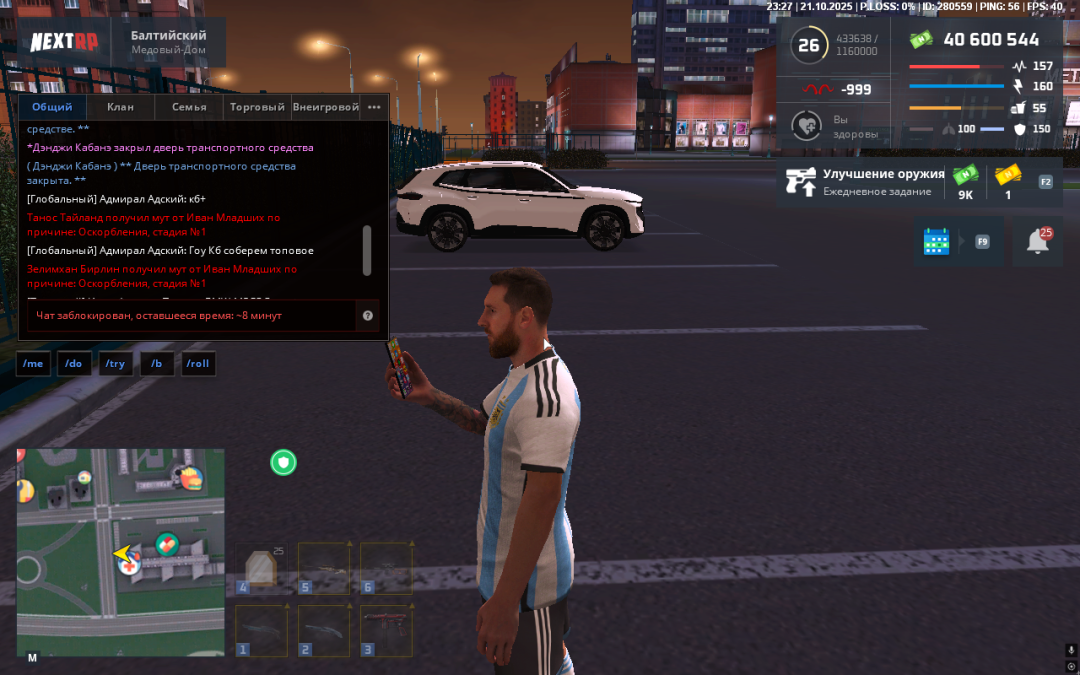Show the Внеигровой chat tab
1080x675 pixels.
click(326, 107)
